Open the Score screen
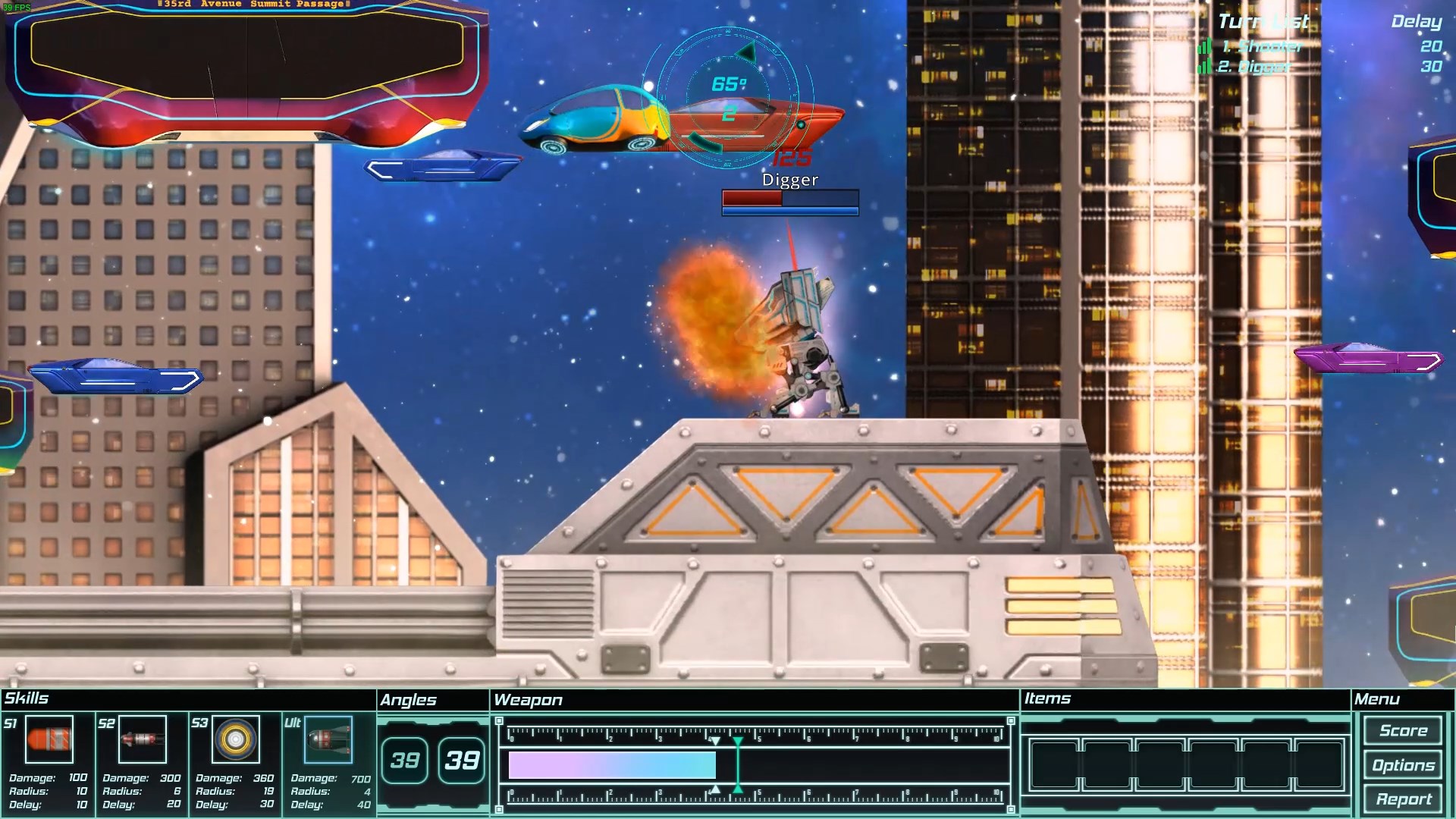This screenshot has height=819, width=1456. pyautogui.click(x=1402, y=730)
